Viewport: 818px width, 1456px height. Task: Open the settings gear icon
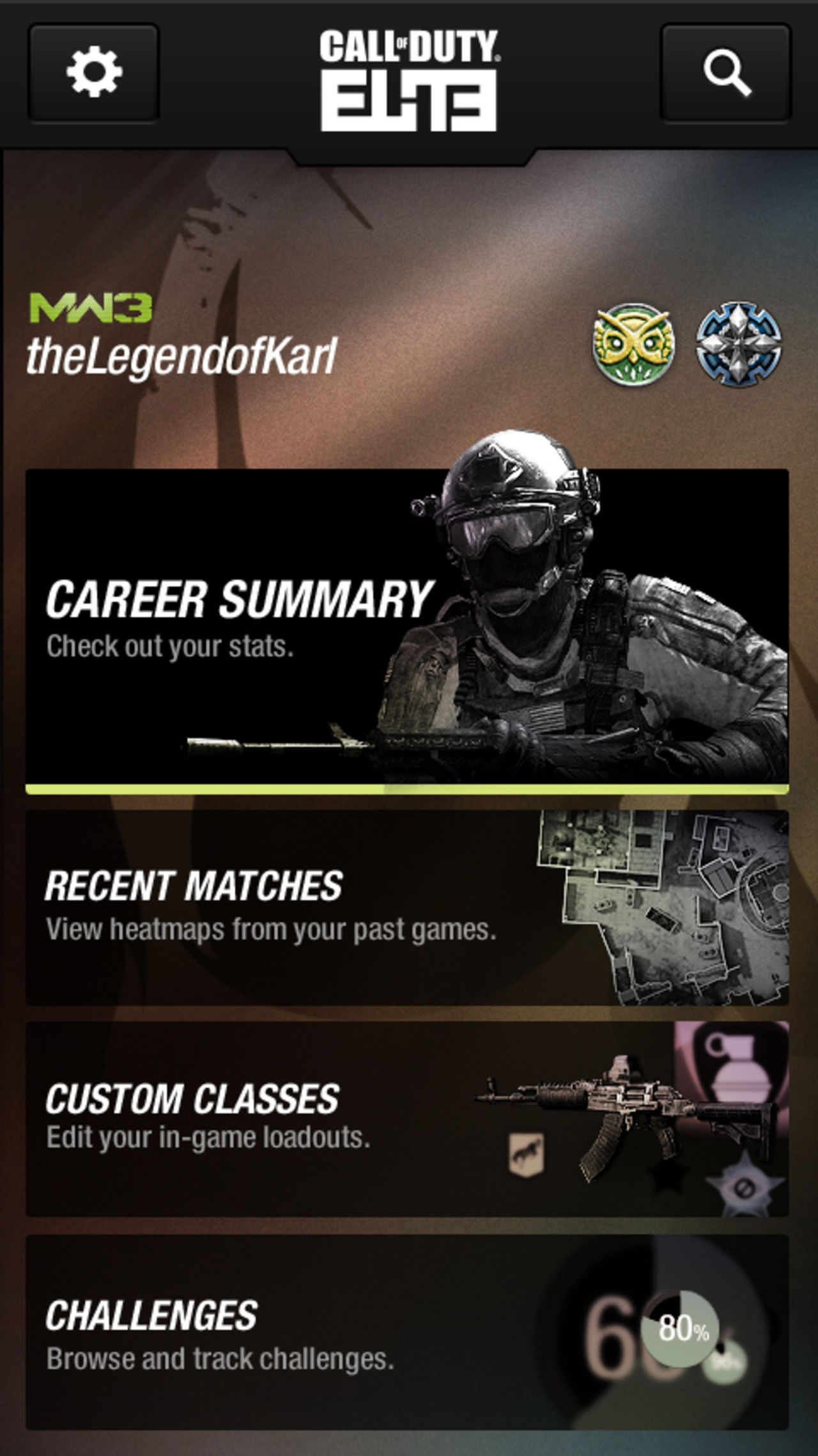pos(95,72)
